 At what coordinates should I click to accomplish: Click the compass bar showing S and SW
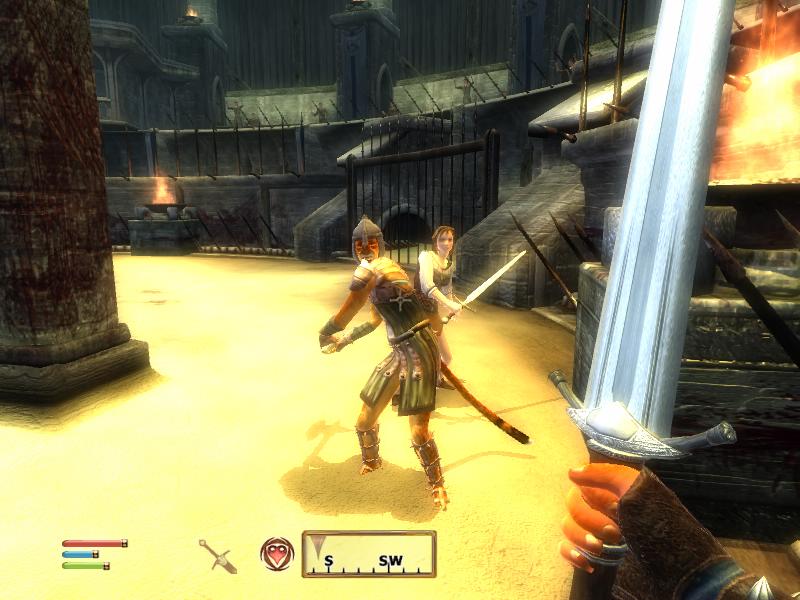[x=369, y=554]
